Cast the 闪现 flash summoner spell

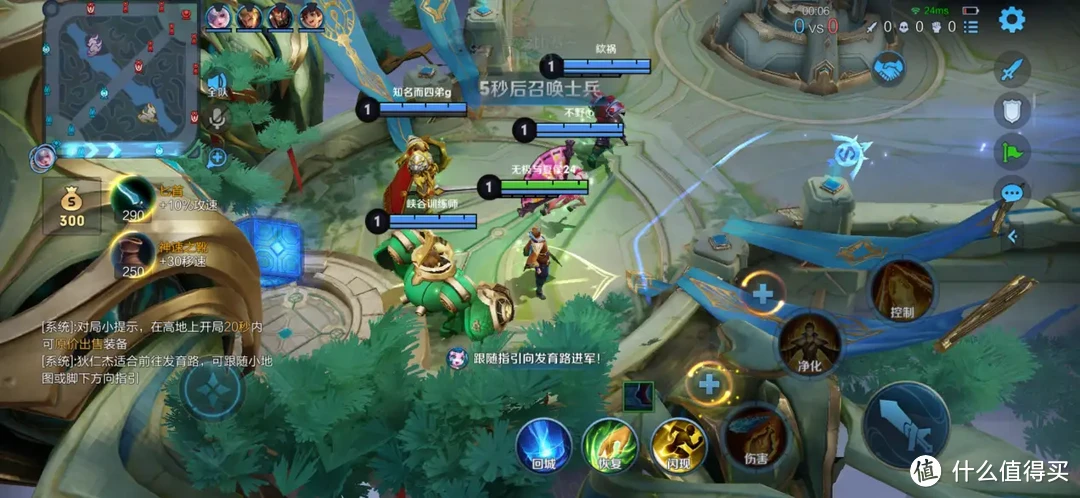pos(677,443)
